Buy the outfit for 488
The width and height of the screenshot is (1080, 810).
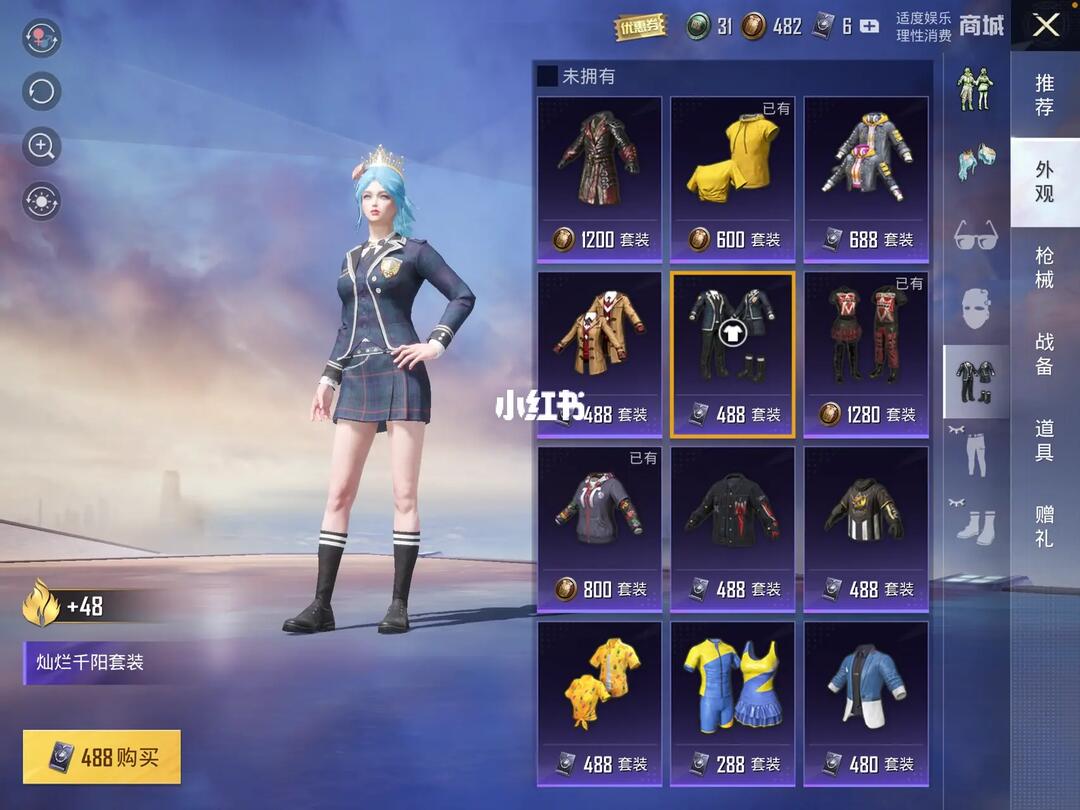(102, 757)
